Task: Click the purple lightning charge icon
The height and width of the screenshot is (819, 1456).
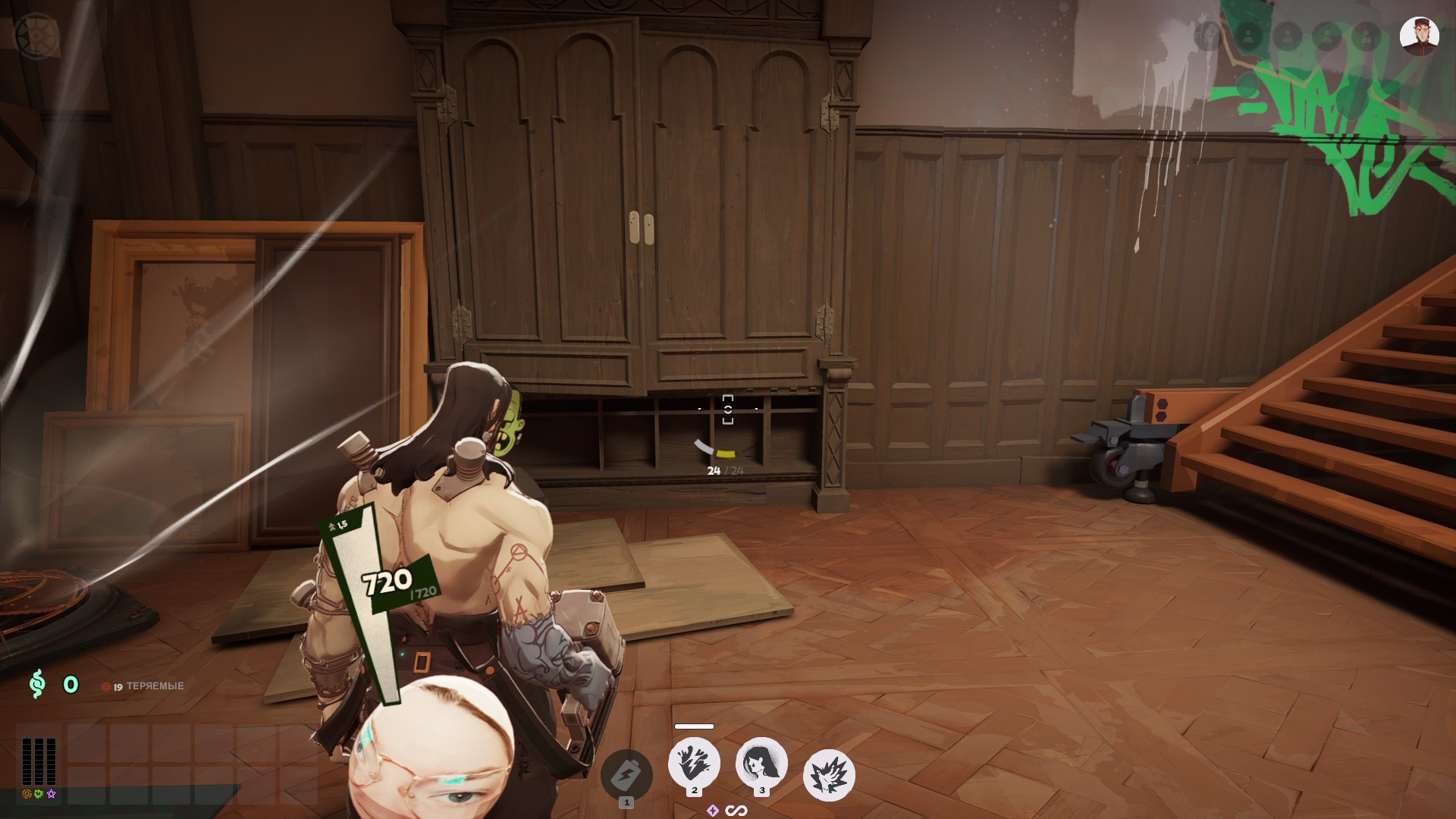Action: (x=711, y=810)
